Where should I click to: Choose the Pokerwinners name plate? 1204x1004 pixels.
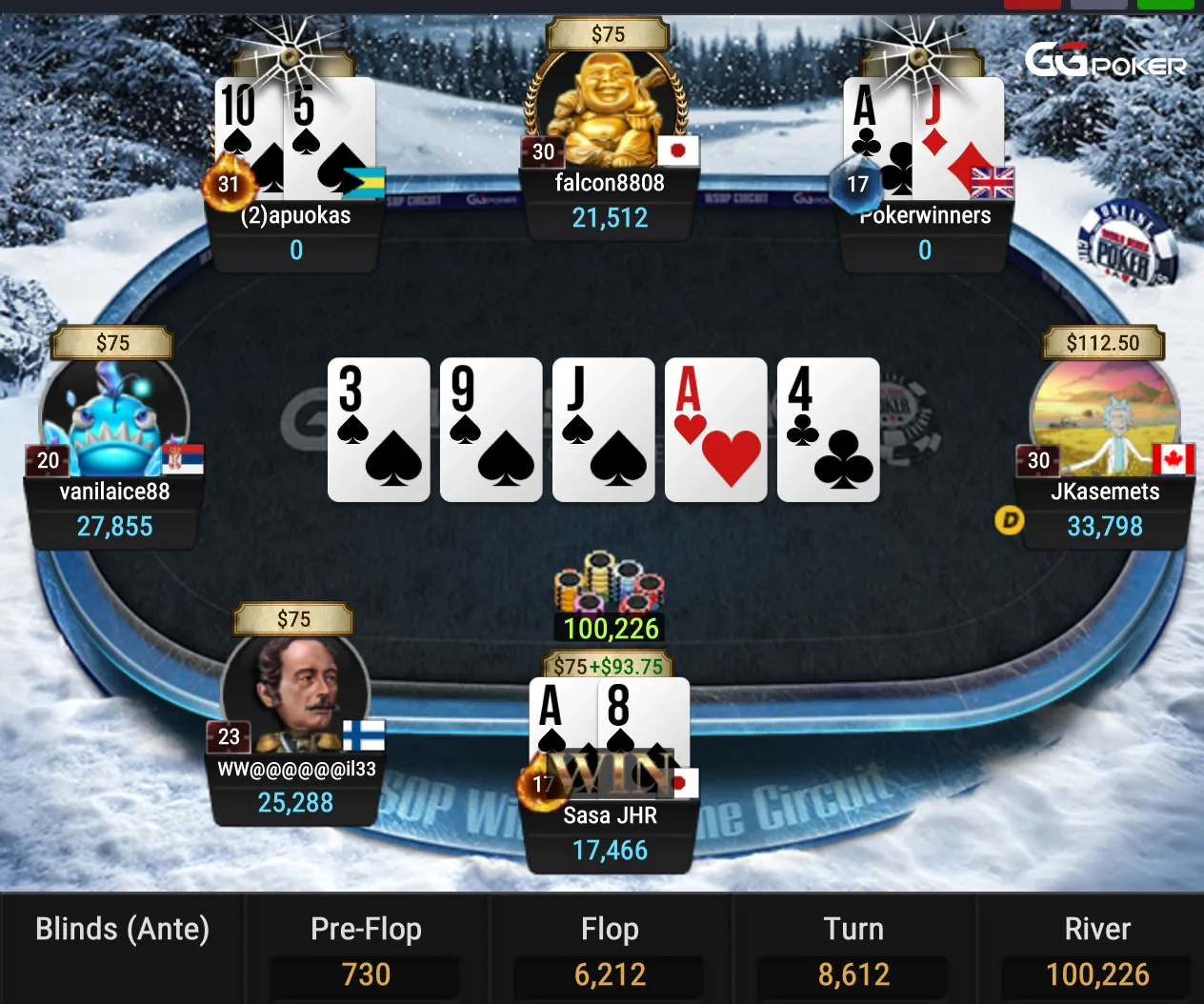point(924,232)
